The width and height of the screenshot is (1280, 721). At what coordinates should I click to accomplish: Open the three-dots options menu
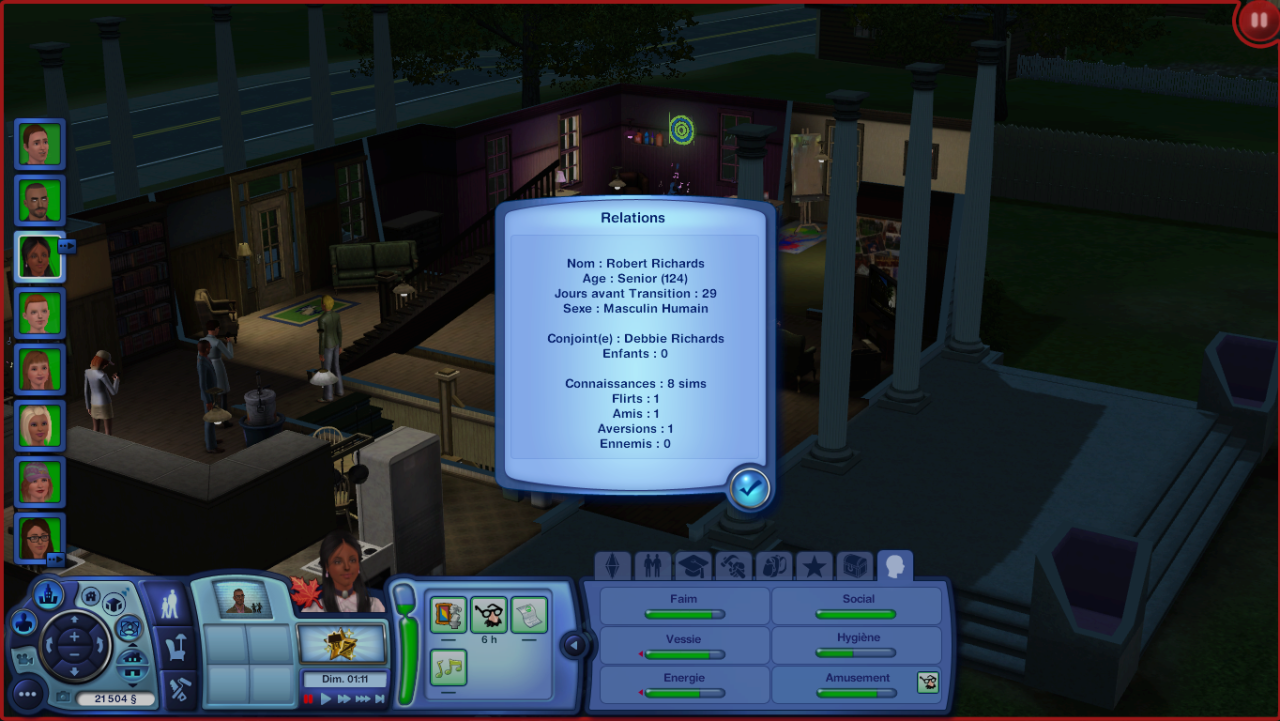pyautogui.click(x=27, y=692)
